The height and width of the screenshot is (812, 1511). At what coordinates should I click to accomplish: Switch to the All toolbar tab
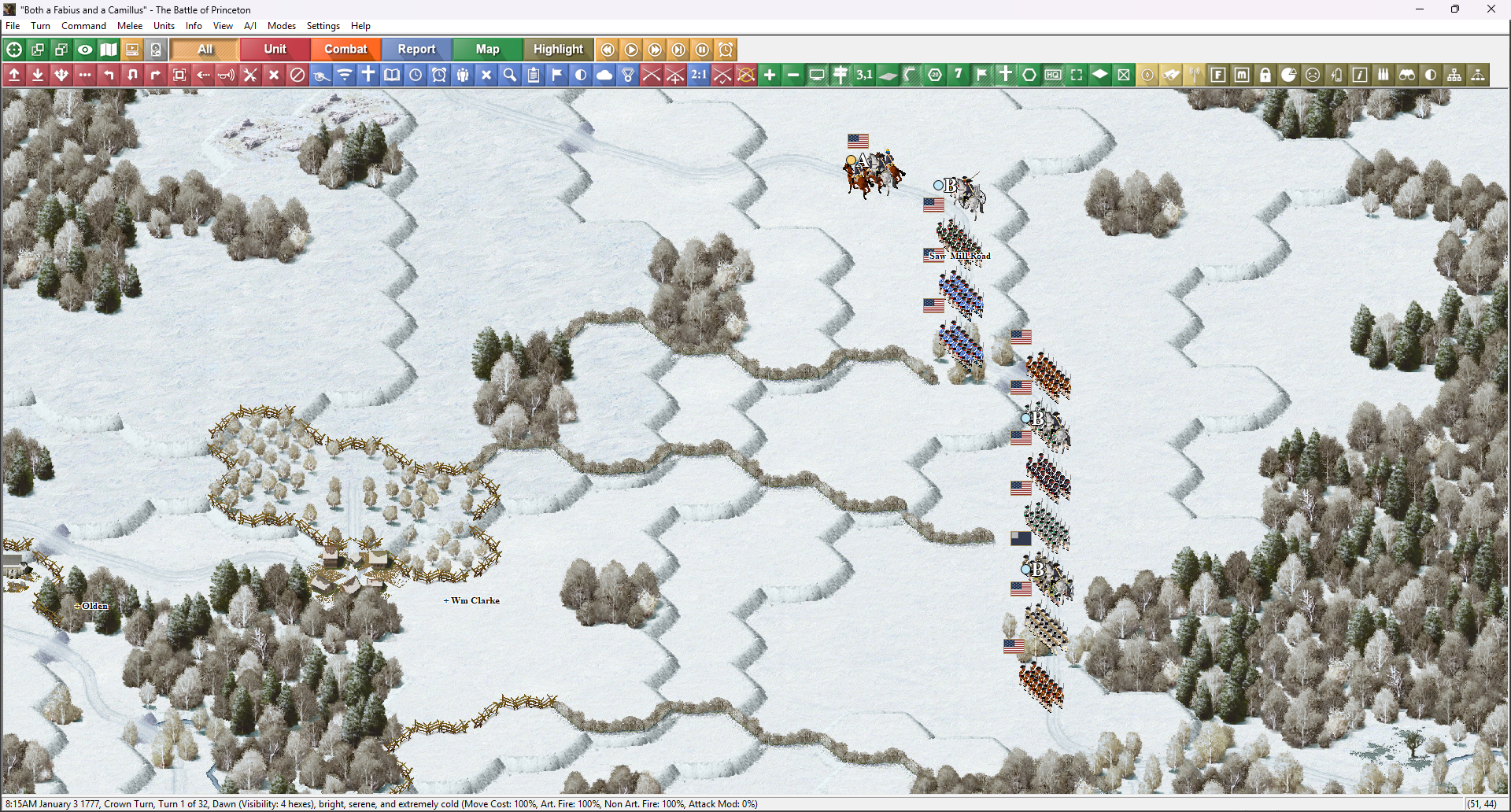pyautogui.click(x=205, y=50)
